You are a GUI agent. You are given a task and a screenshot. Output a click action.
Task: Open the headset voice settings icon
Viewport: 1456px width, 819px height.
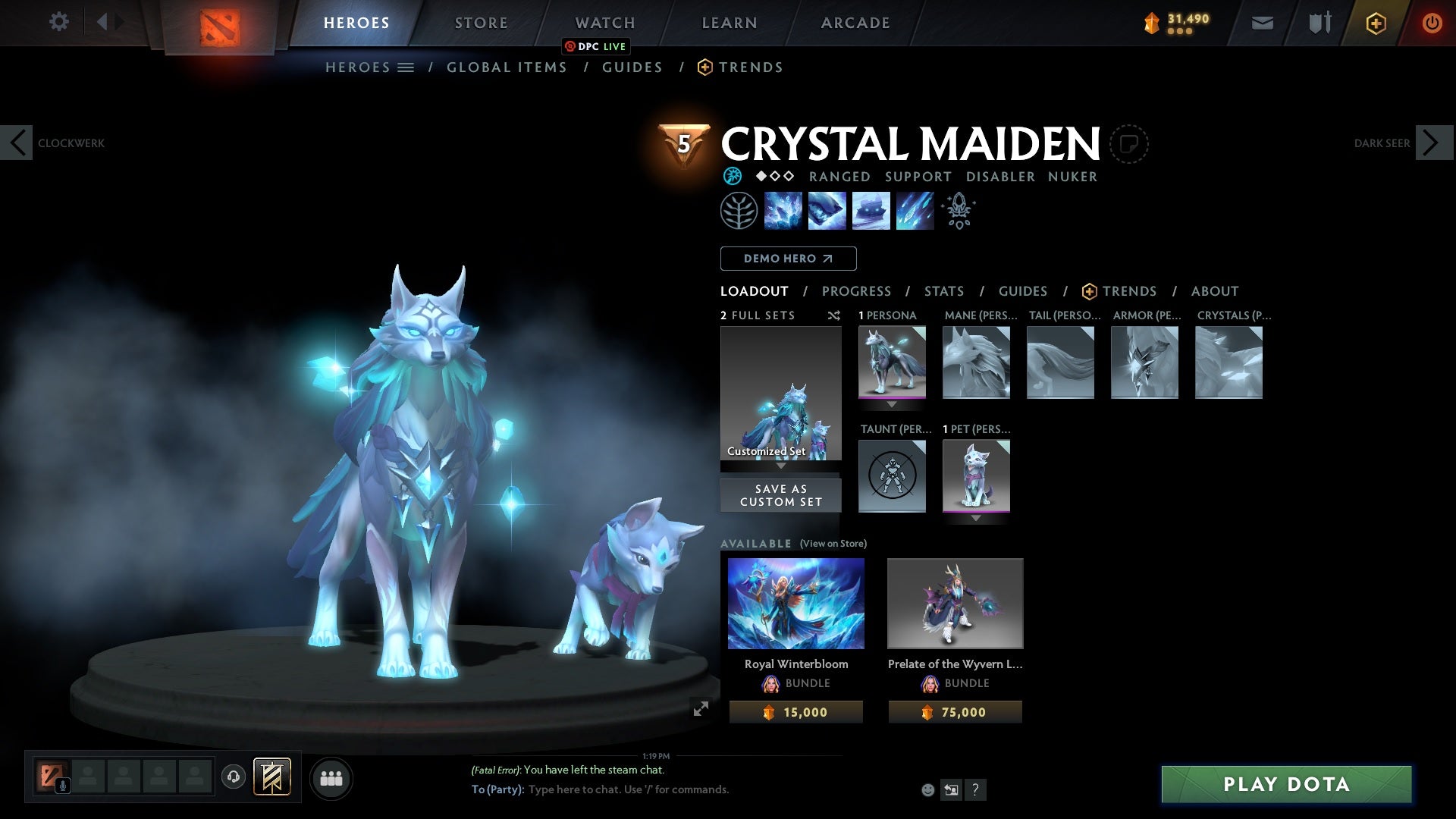[x=234, y=777]
